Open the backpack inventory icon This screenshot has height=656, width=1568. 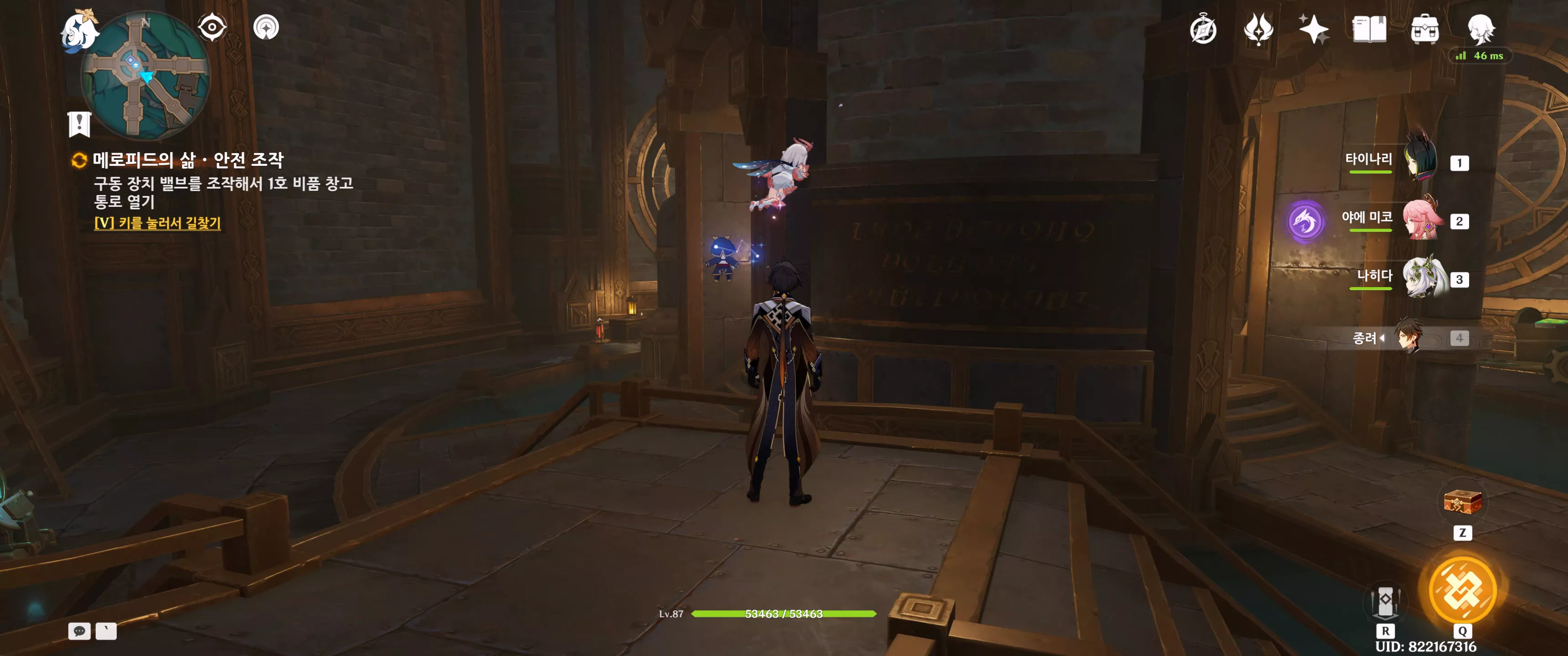tap(1424, 29)
